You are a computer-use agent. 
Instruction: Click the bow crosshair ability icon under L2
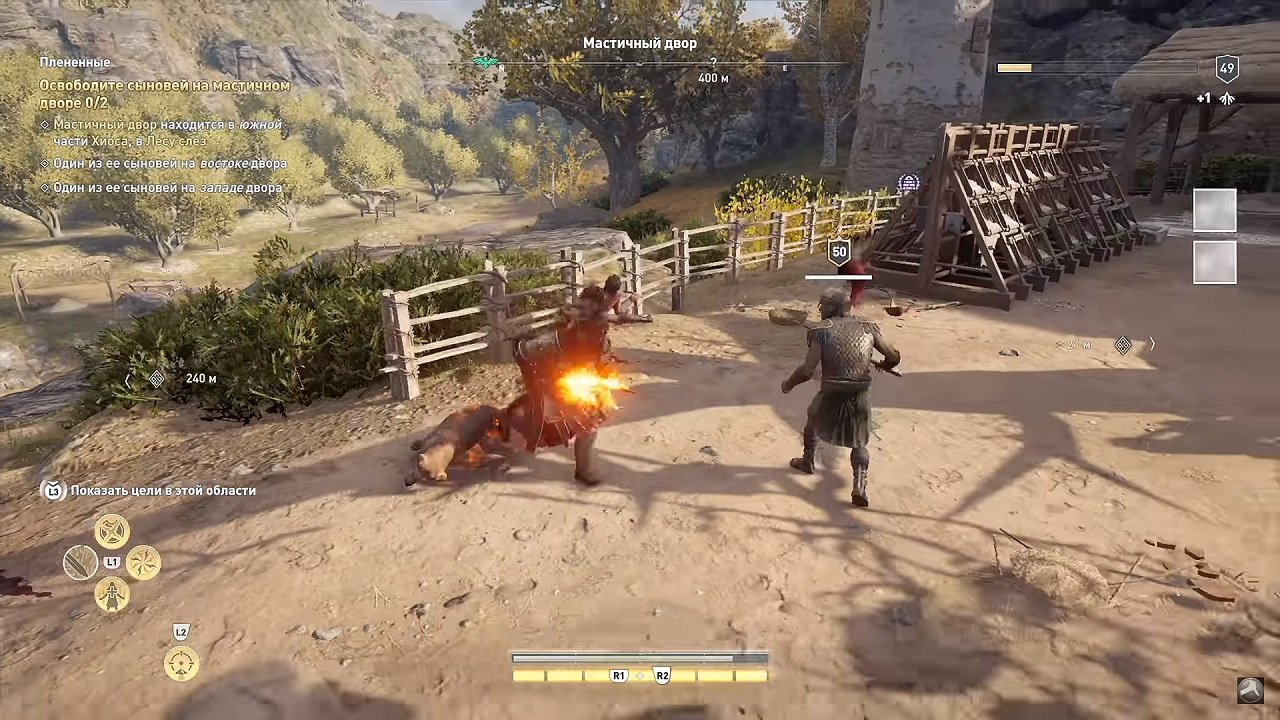181,663
